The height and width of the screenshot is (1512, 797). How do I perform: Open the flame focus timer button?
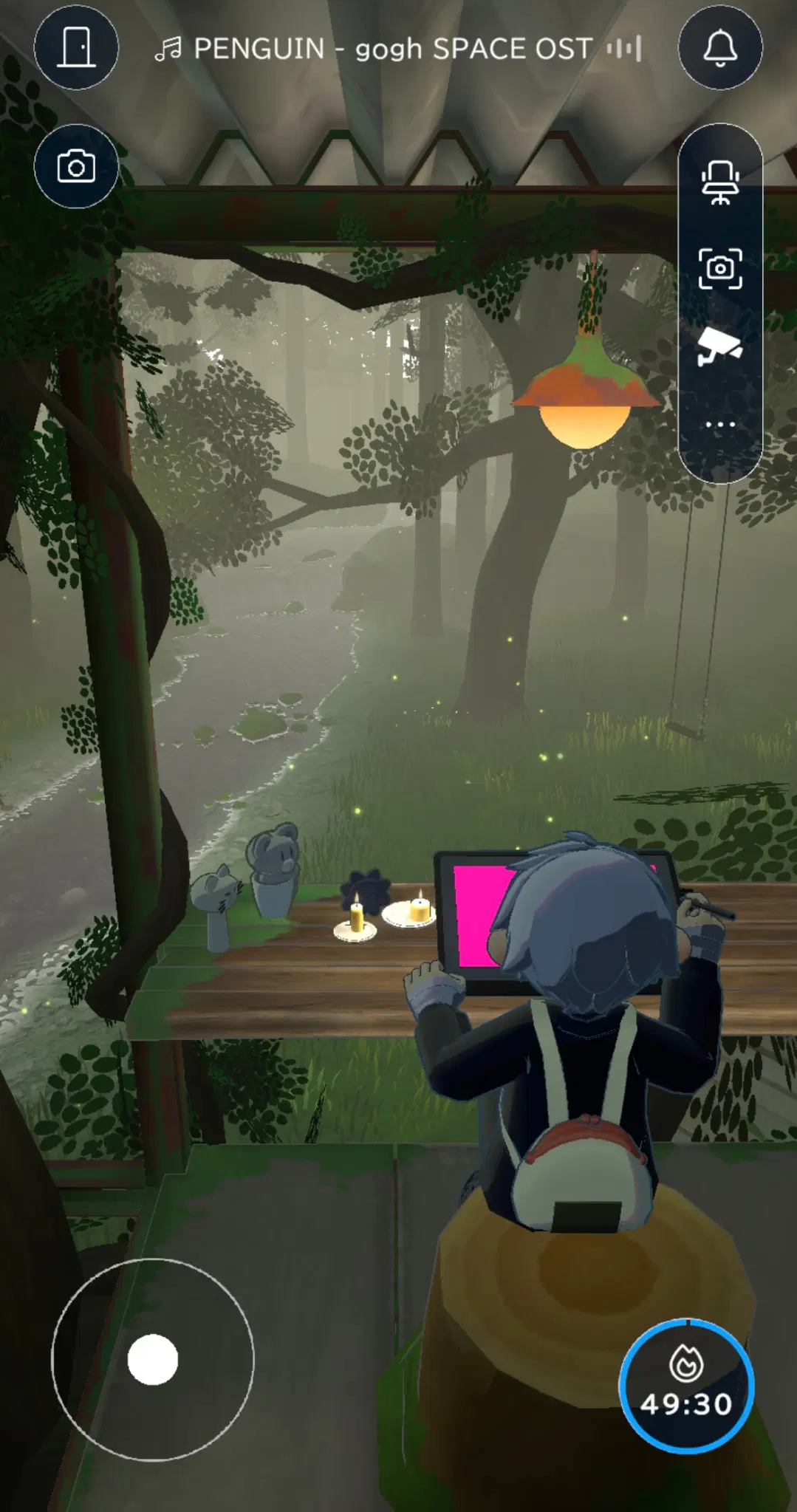pos(686,1386)
